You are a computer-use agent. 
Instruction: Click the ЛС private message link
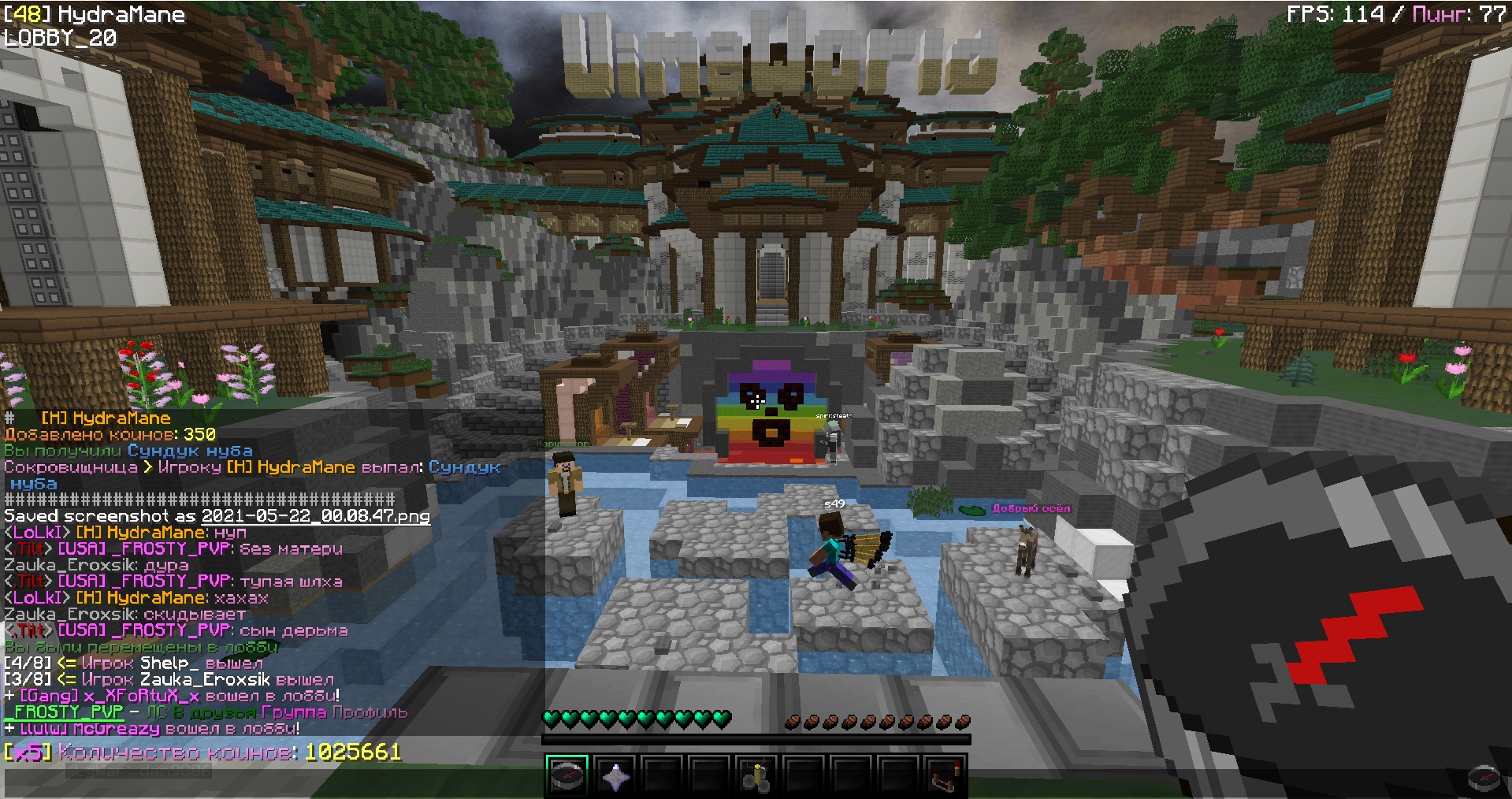click(x=157, y=712)
